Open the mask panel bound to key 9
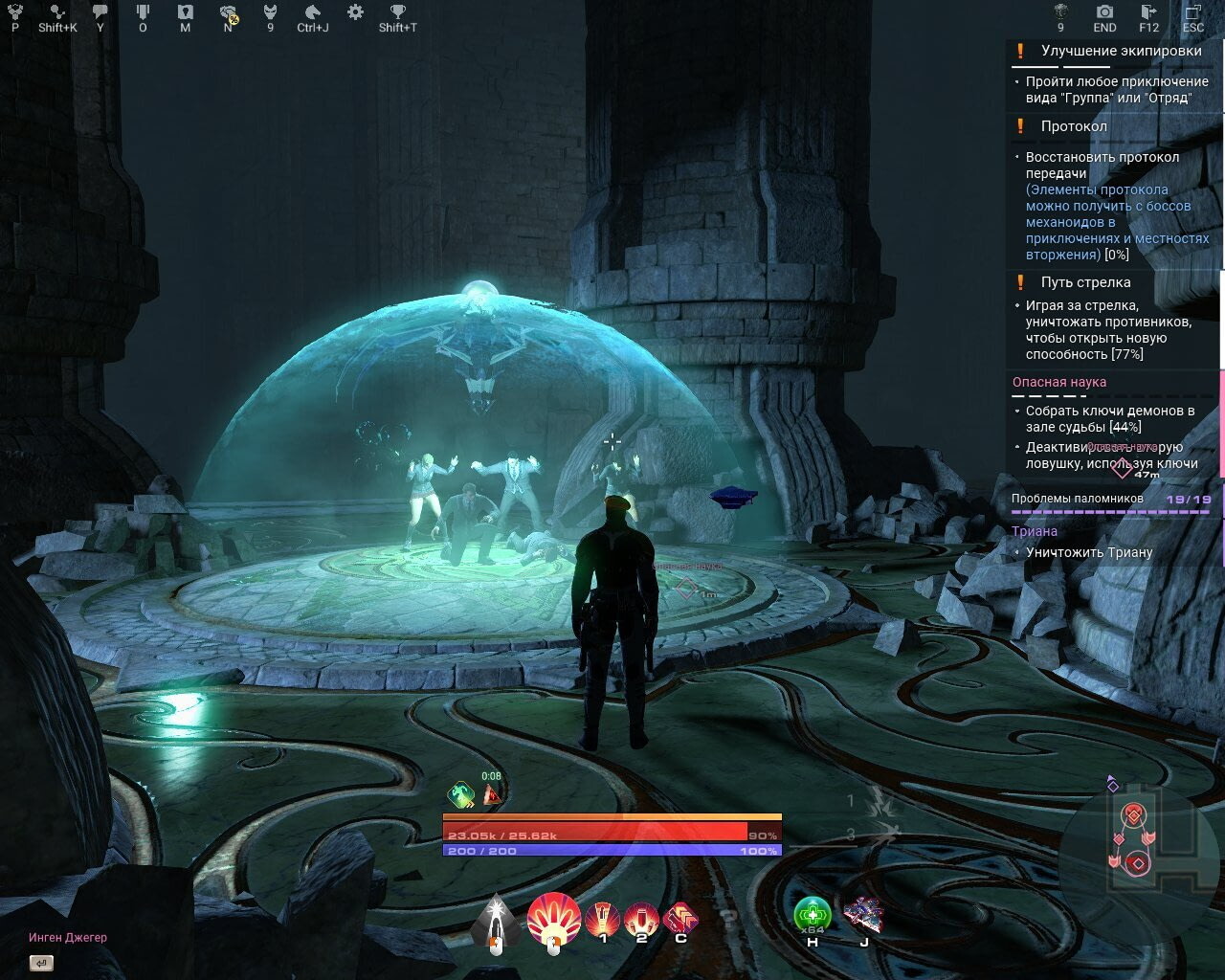Screen dimensions: 1225x980 click(270, 14)
